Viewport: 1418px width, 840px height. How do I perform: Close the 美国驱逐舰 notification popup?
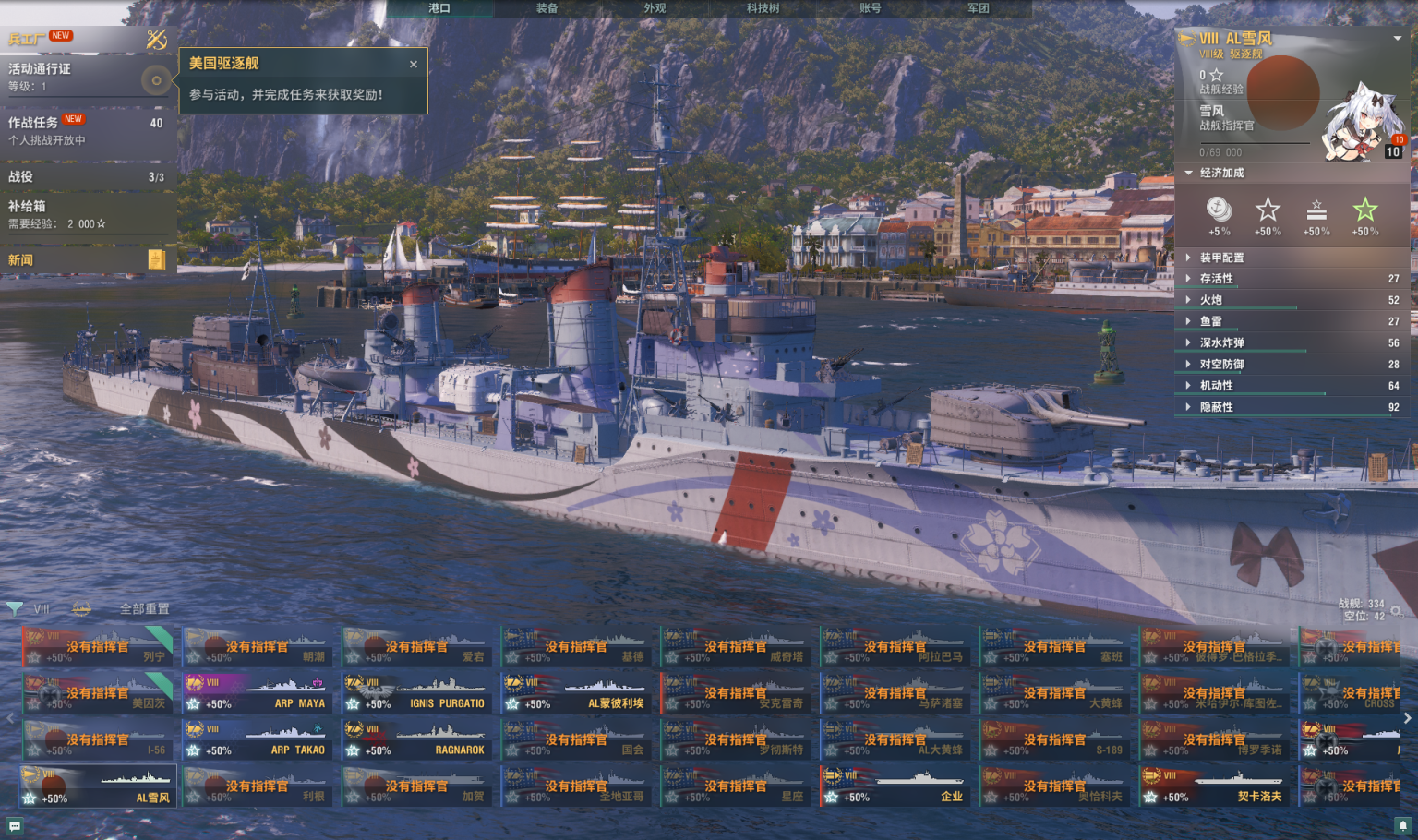click(414, 65)
